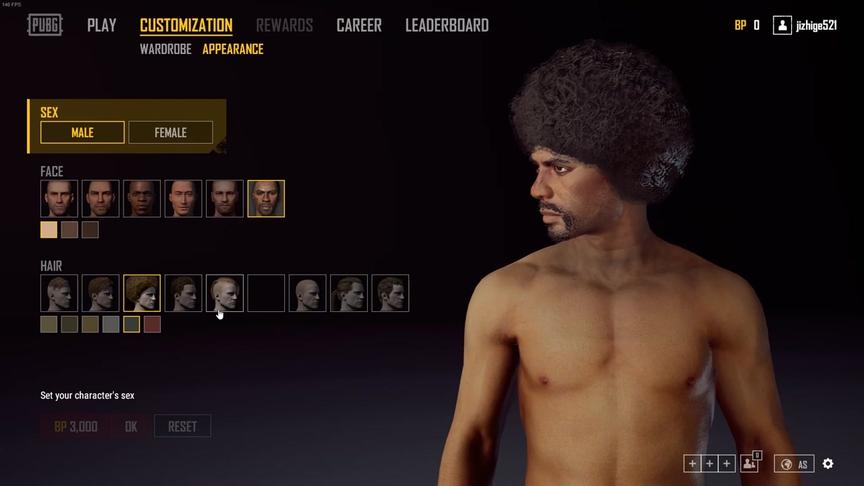The height and width of the screenshot is (486, 864).
Task: Pick the red hair color swatch
Action: [x=152, y=324]
